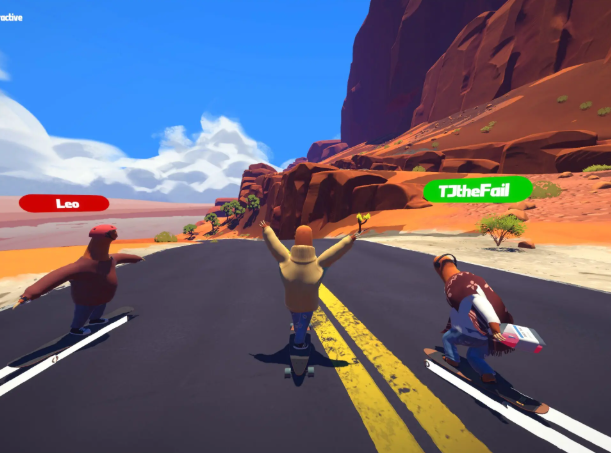Select the red Leo player name tag

pos(64,203)
